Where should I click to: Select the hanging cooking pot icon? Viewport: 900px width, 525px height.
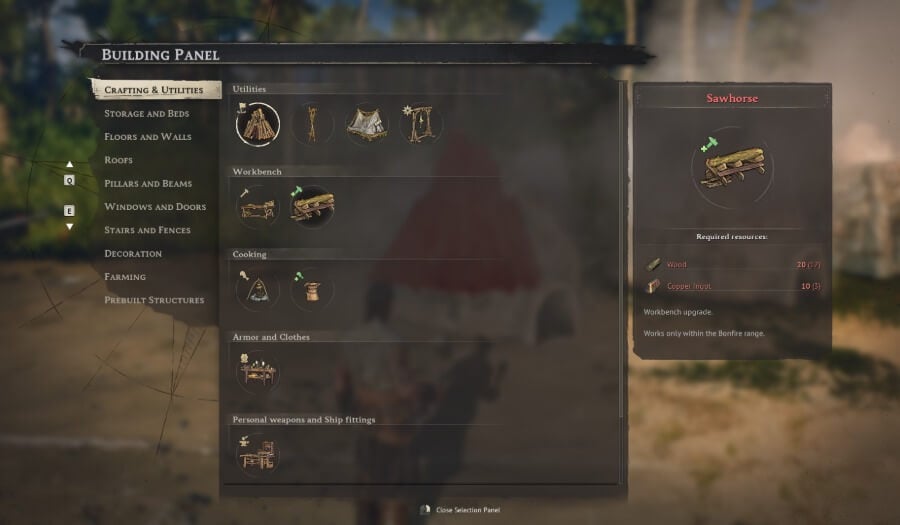258,290
